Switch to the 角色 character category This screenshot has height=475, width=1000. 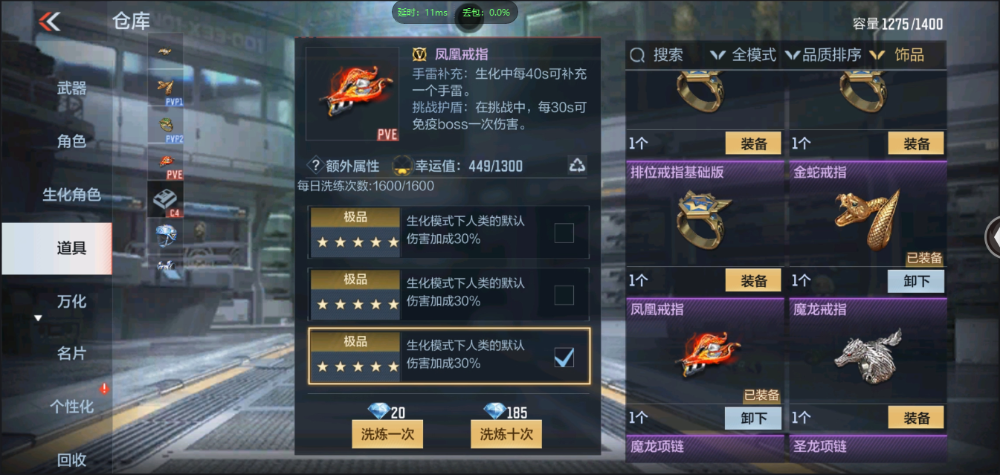point(71,142)
